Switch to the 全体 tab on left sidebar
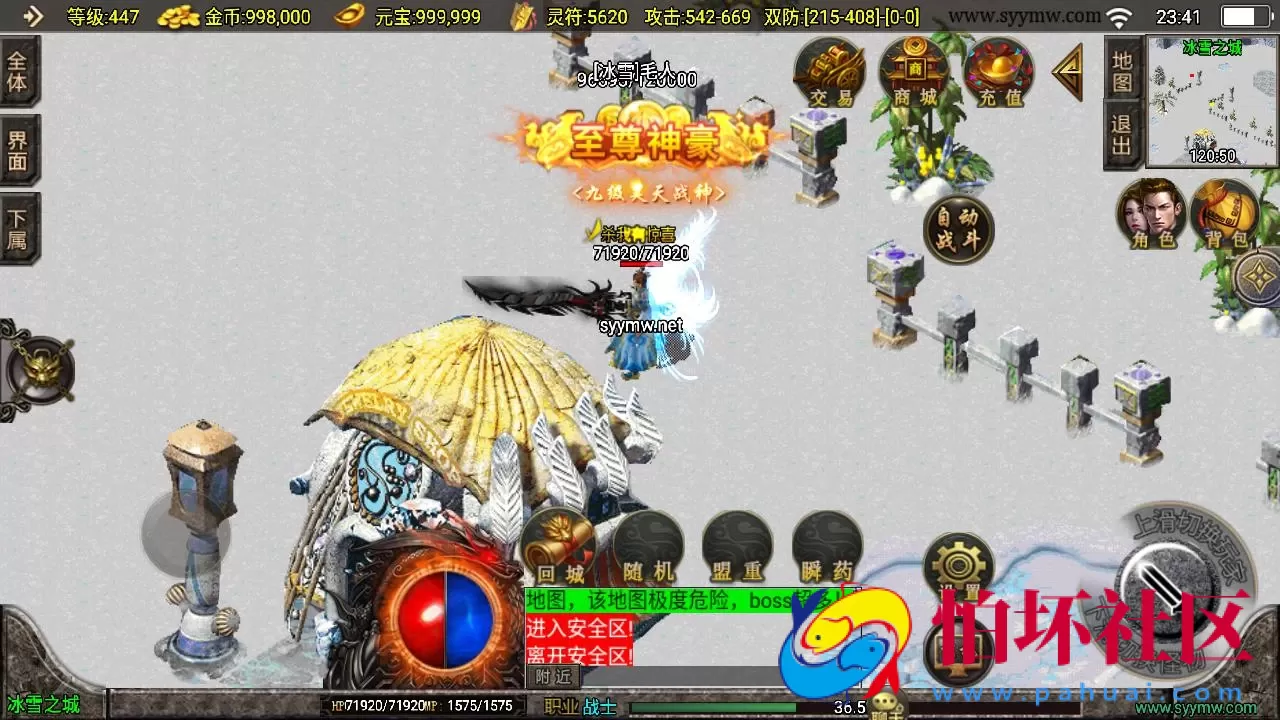1280x720 pixels. (18, 70)
